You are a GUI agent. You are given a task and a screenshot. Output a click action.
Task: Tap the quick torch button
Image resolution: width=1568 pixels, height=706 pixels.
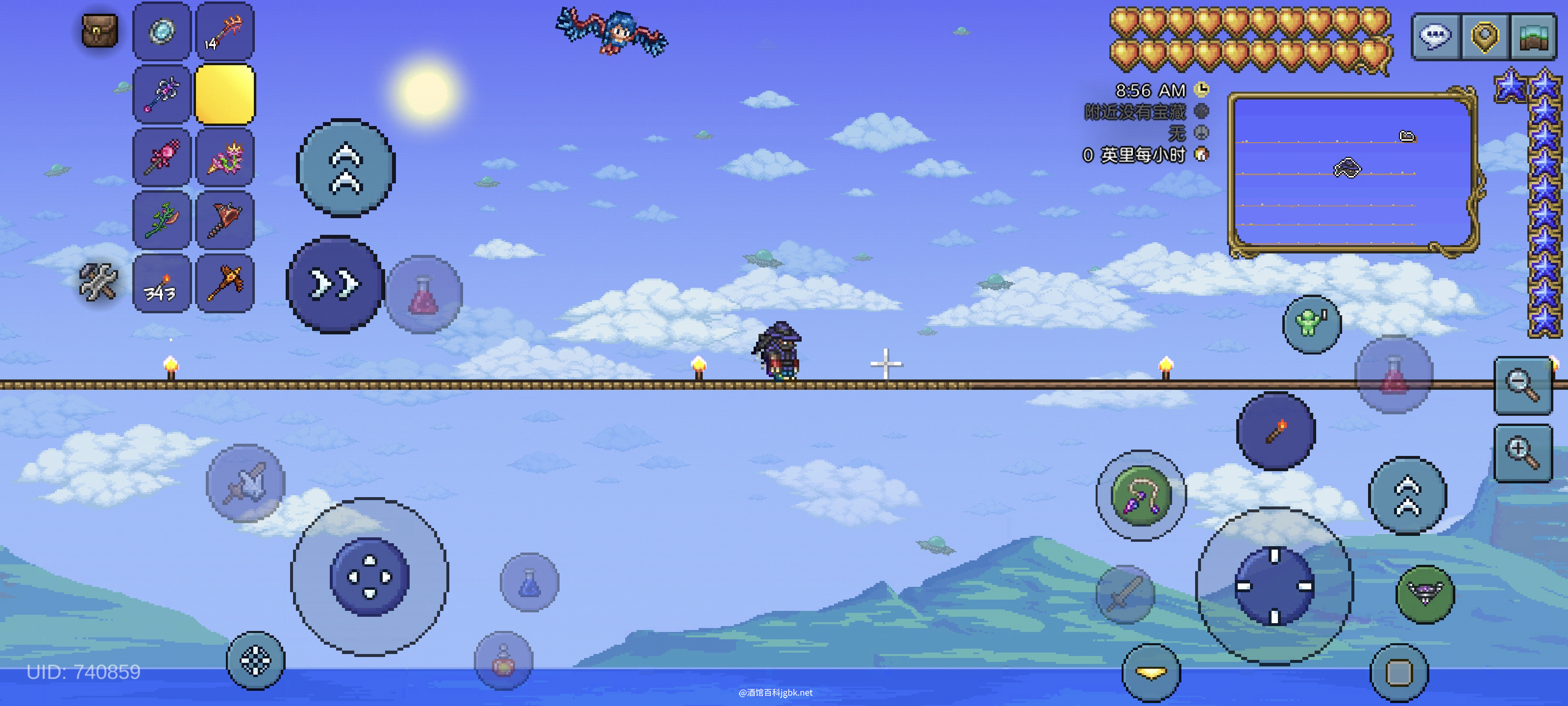click(x=1276, y=431)
